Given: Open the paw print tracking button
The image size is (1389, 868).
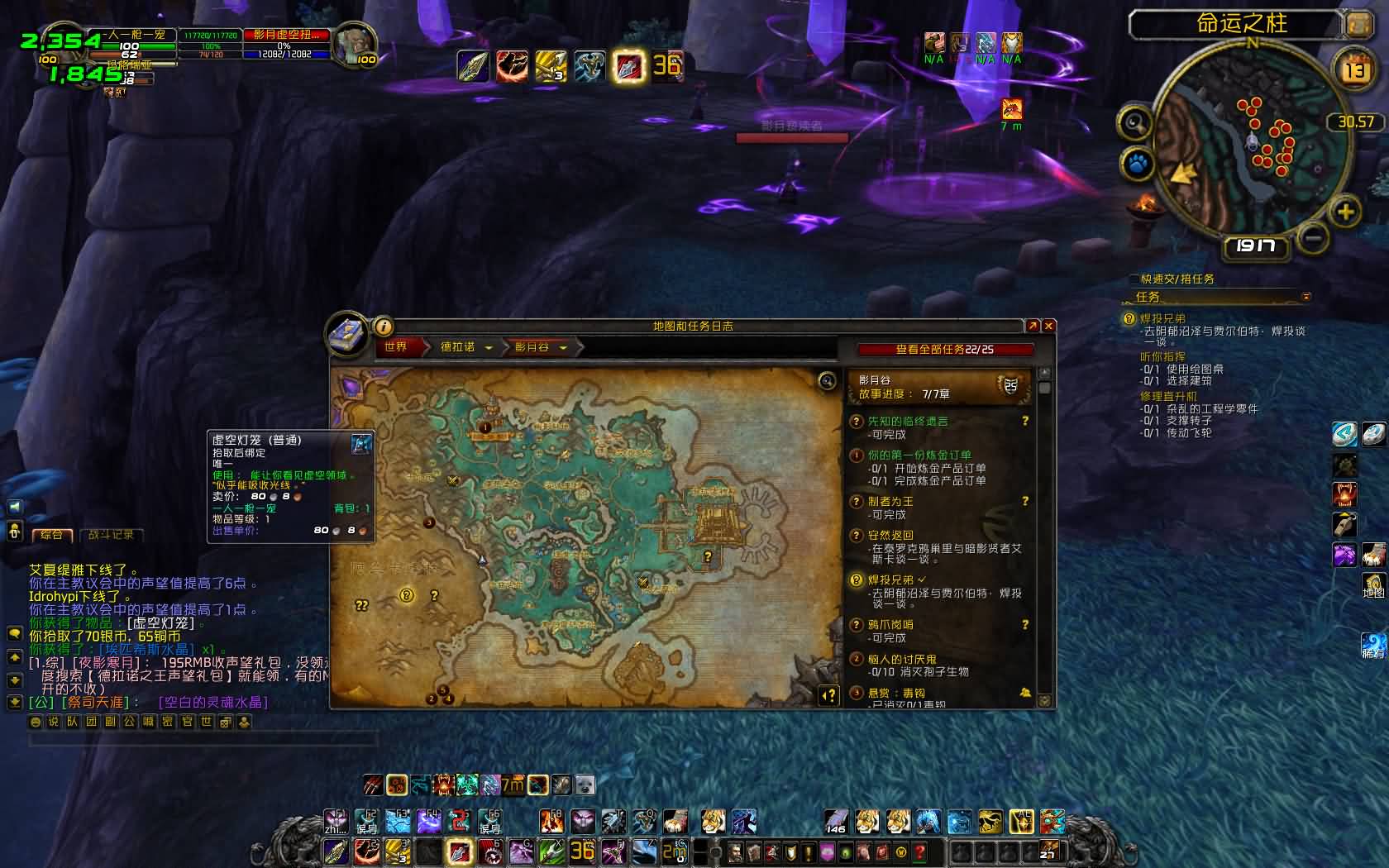Looking at the screenshot, I should (x=1138, y=164).
